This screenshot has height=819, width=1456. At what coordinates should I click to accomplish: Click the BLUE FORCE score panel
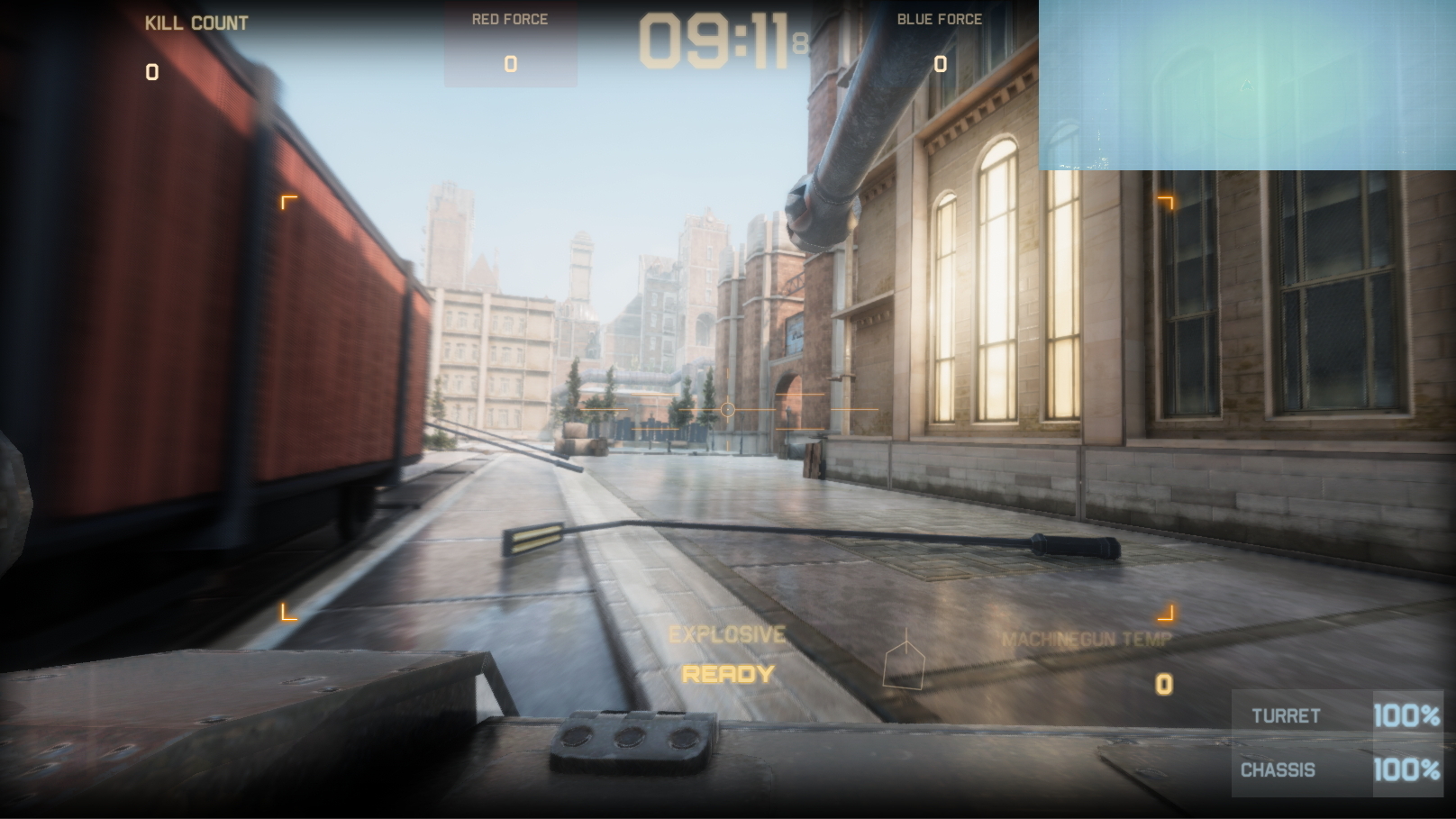click(x=939, y=47)
